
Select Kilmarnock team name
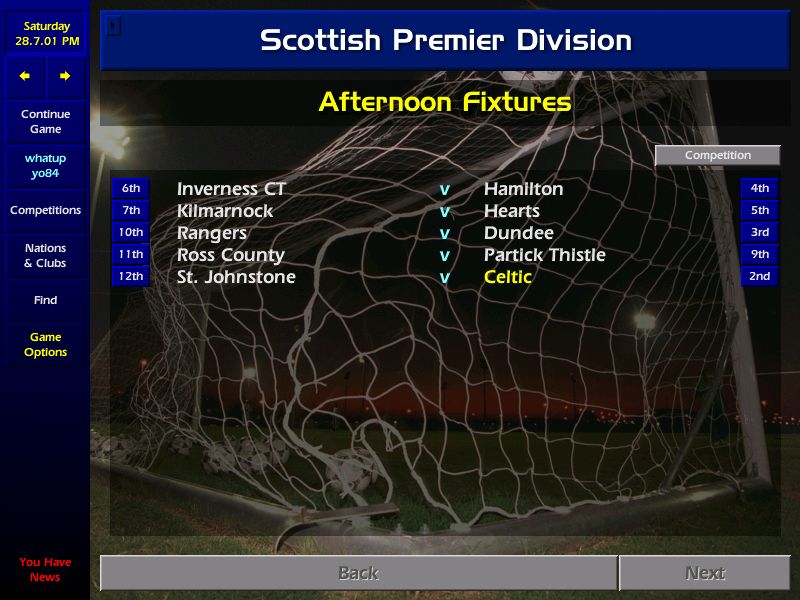(225, 211)
